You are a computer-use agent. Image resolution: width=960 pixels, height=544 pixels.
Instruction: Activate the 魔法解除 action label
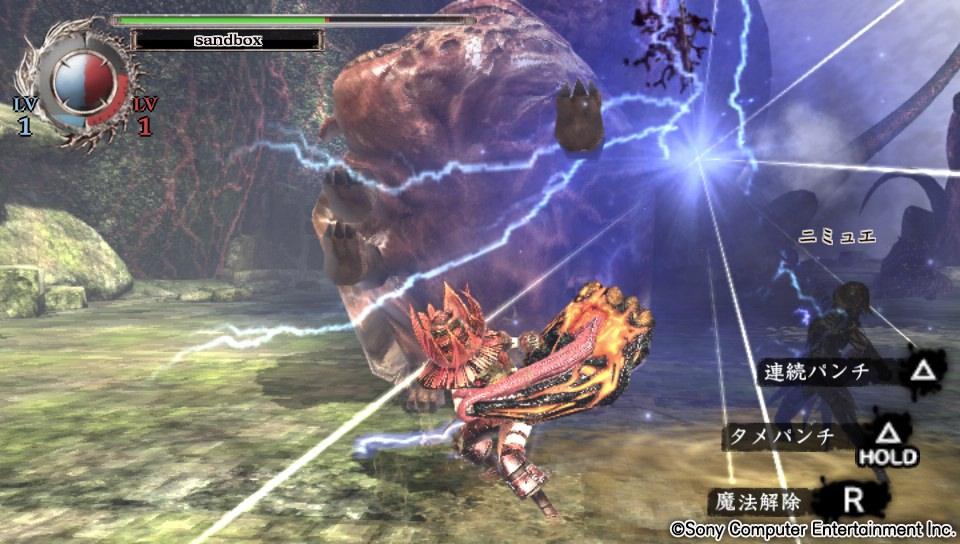tap(756, 499)
